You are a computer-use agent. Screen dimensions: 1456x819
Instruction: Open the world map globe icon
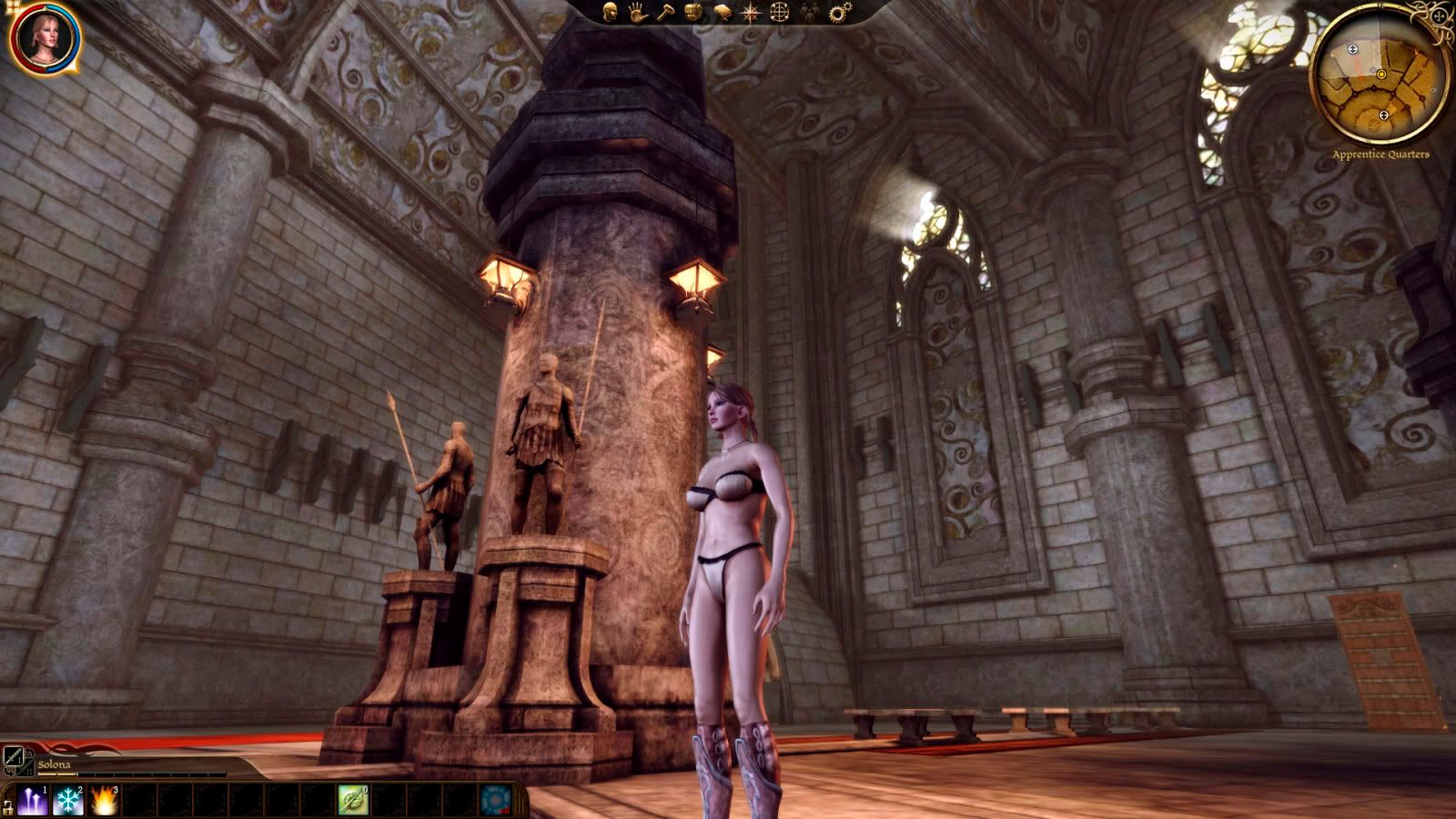click(x=780, y=12)
